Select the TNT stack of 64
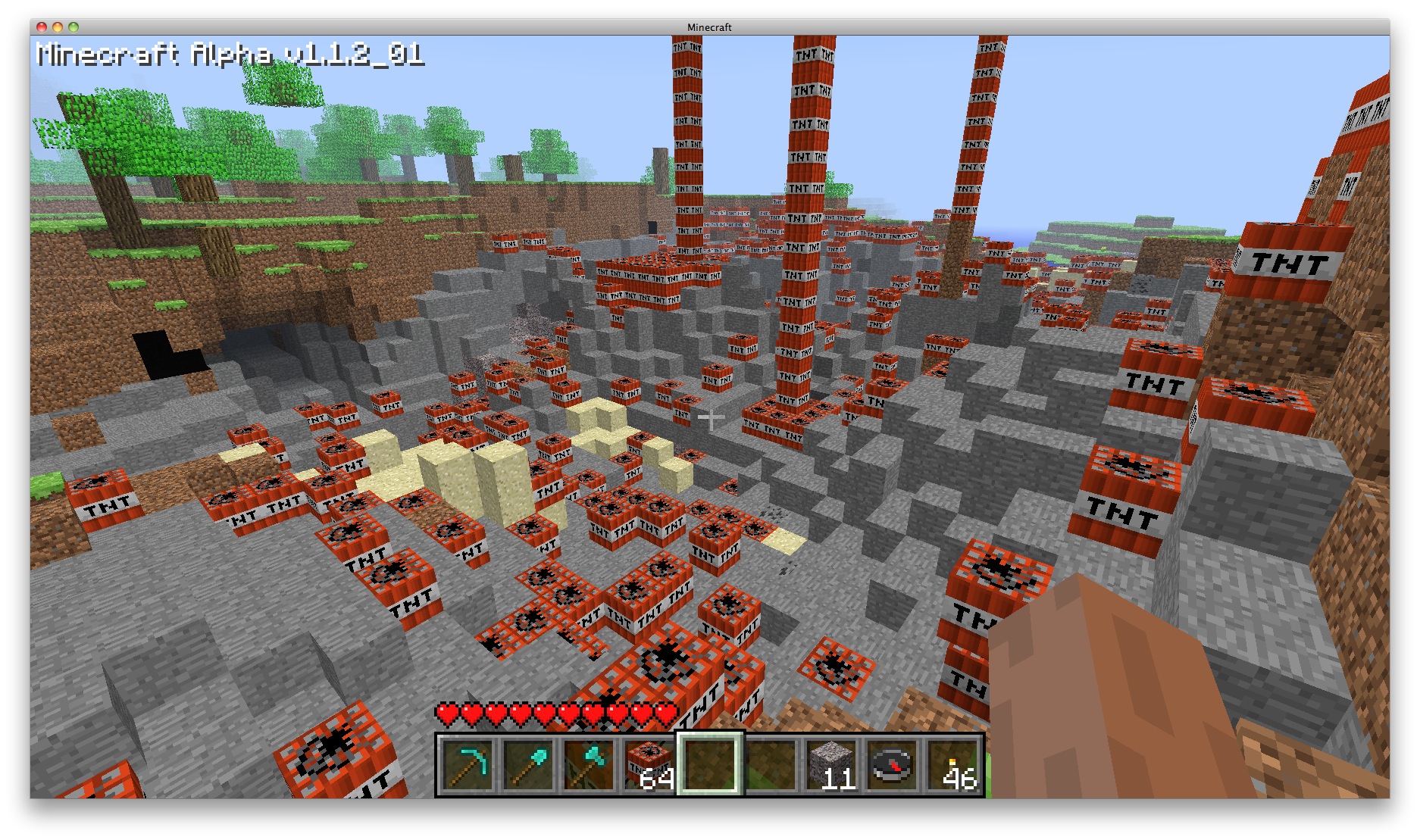 pos(649,765)
